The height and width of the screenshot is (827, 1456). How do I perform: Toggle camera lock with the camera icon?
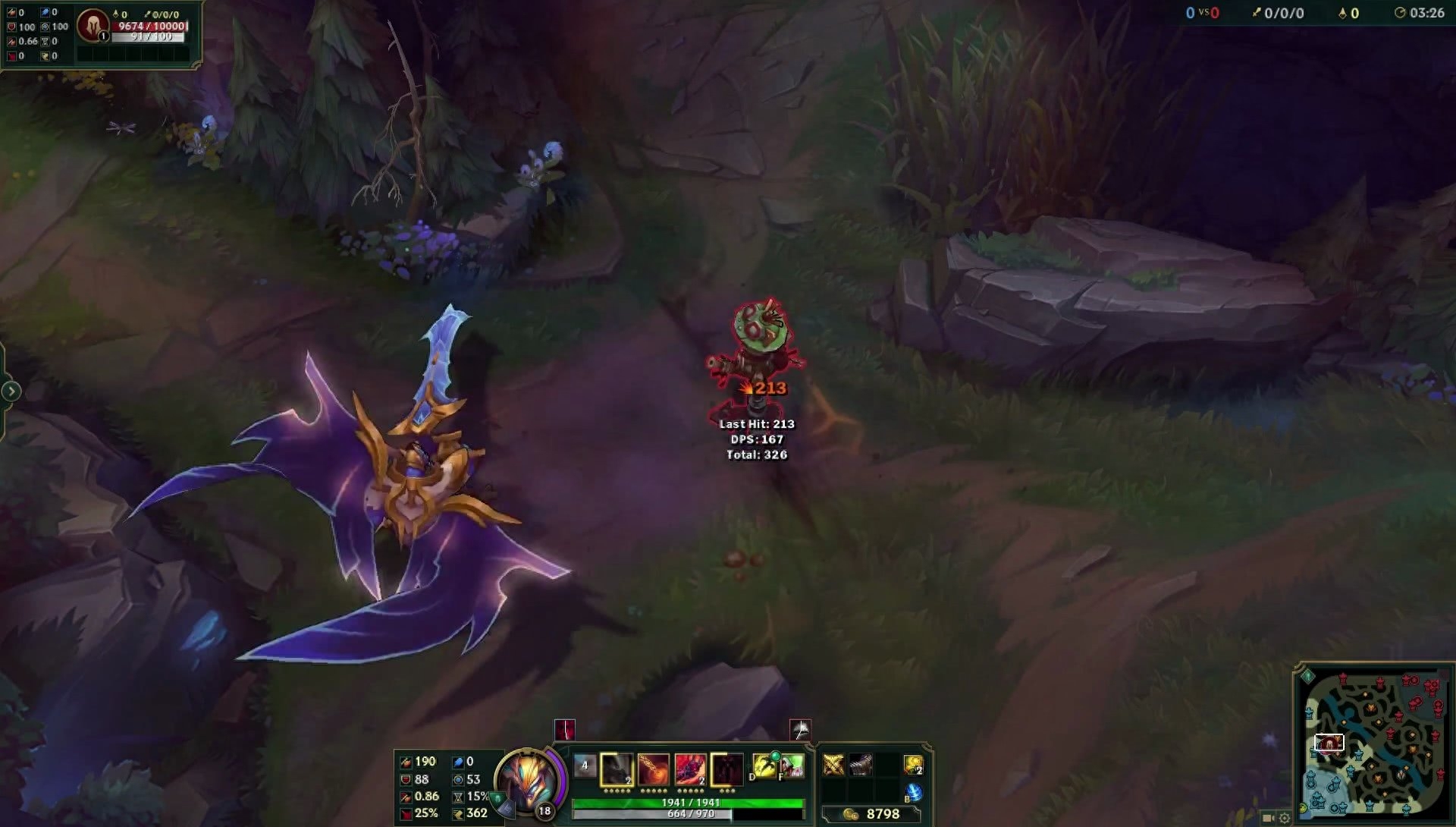(1268, 818)
